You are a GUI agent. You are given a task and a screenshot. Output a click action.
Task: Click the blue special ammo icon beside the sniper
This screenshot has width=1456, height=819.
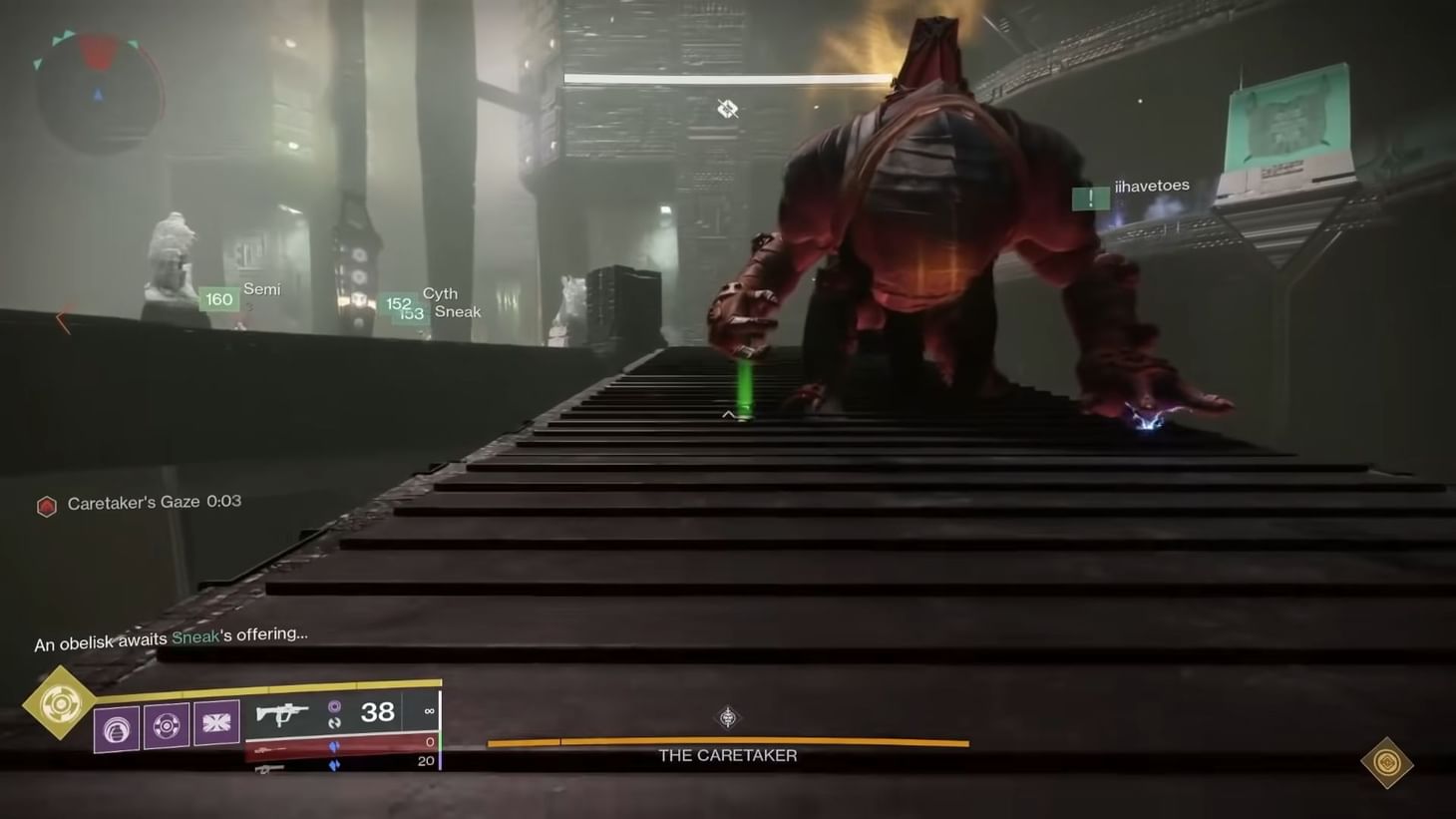point(335,747)
